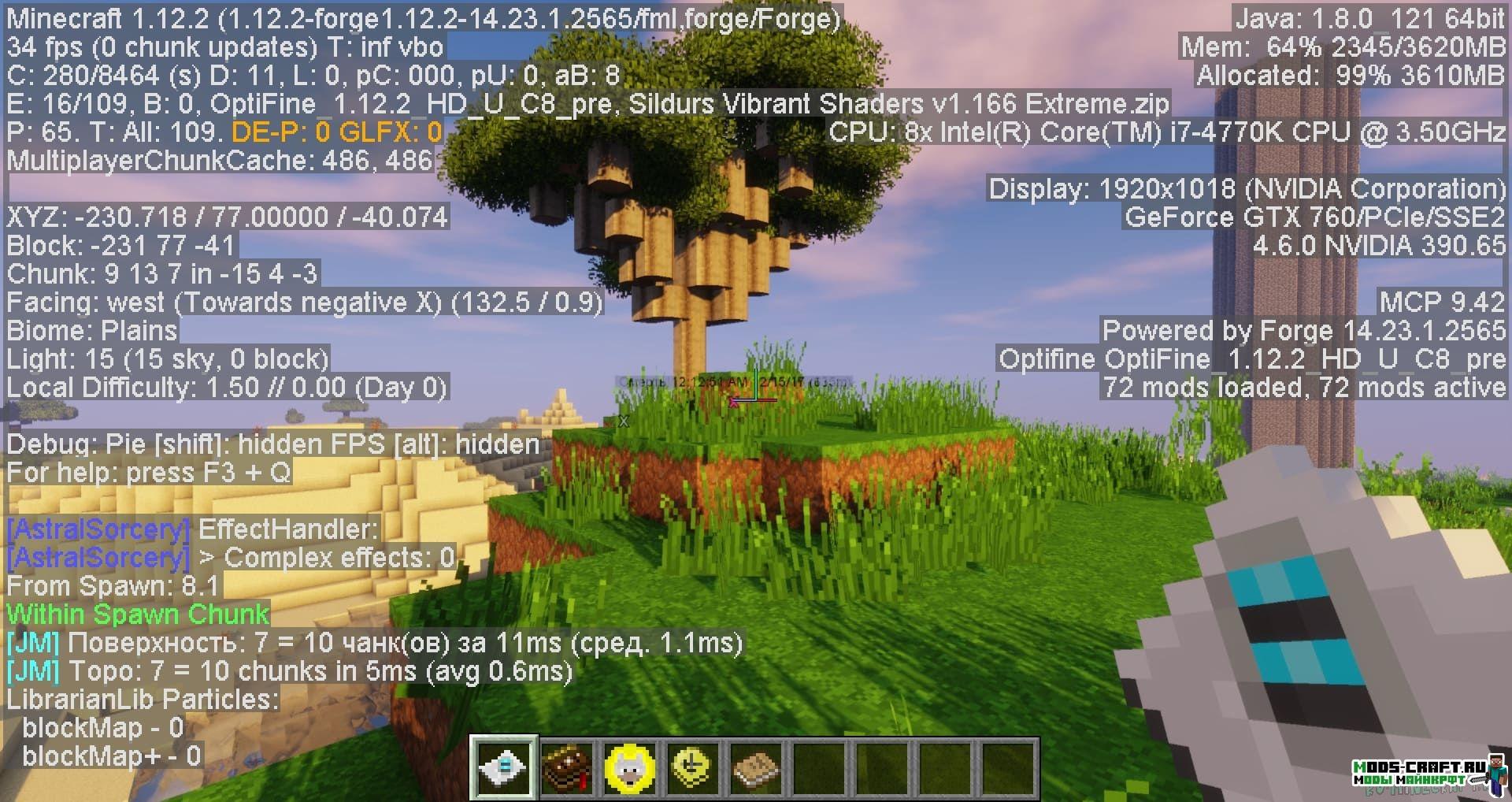Pick the yellow clock item slot
Viewport: 1512px width, 802px height.
(x=692, y=768)
